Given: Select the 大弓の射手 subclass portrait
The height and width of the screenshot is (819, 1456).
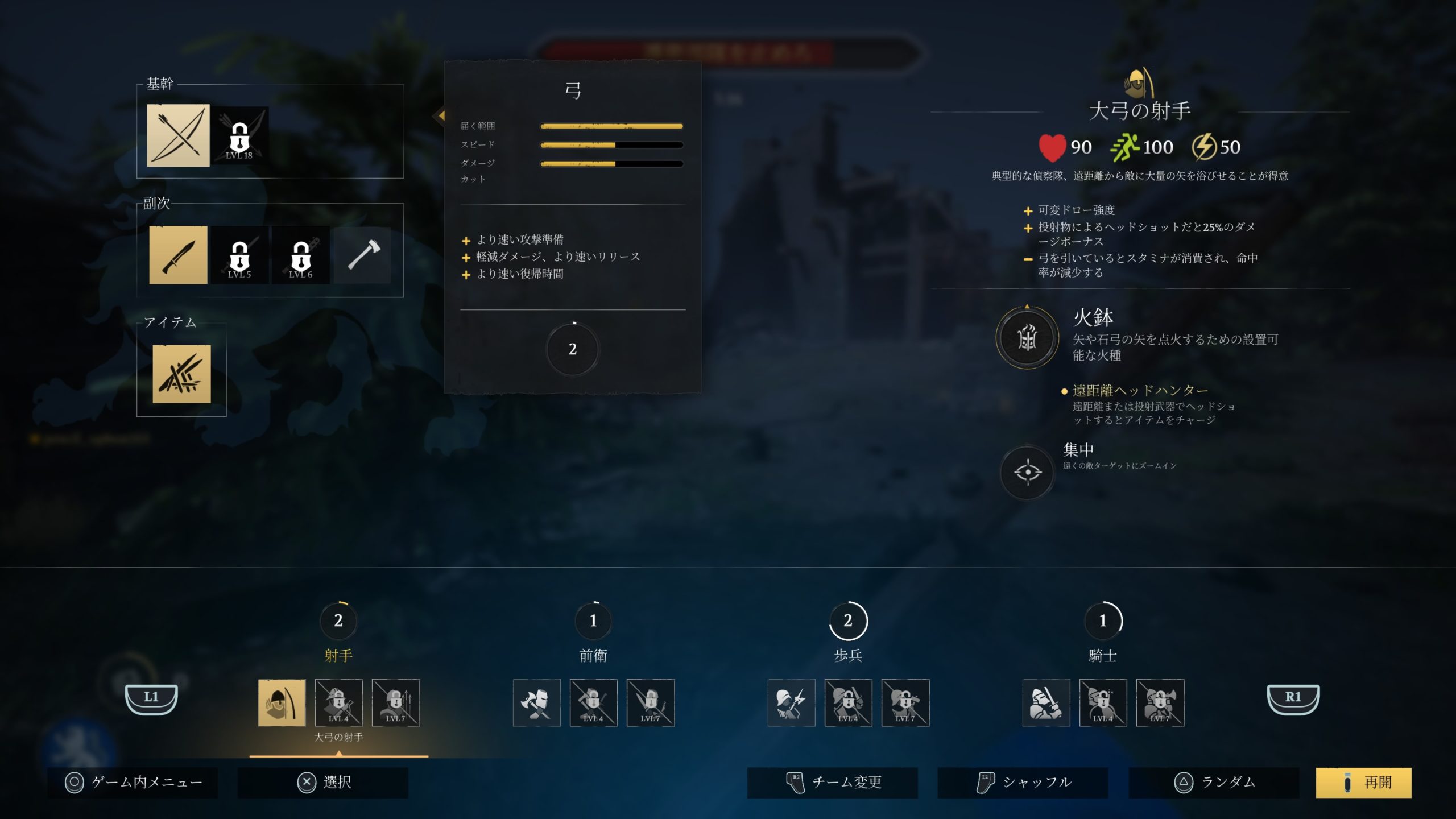Looking at the screenshot, I should (x=281, y=703).
